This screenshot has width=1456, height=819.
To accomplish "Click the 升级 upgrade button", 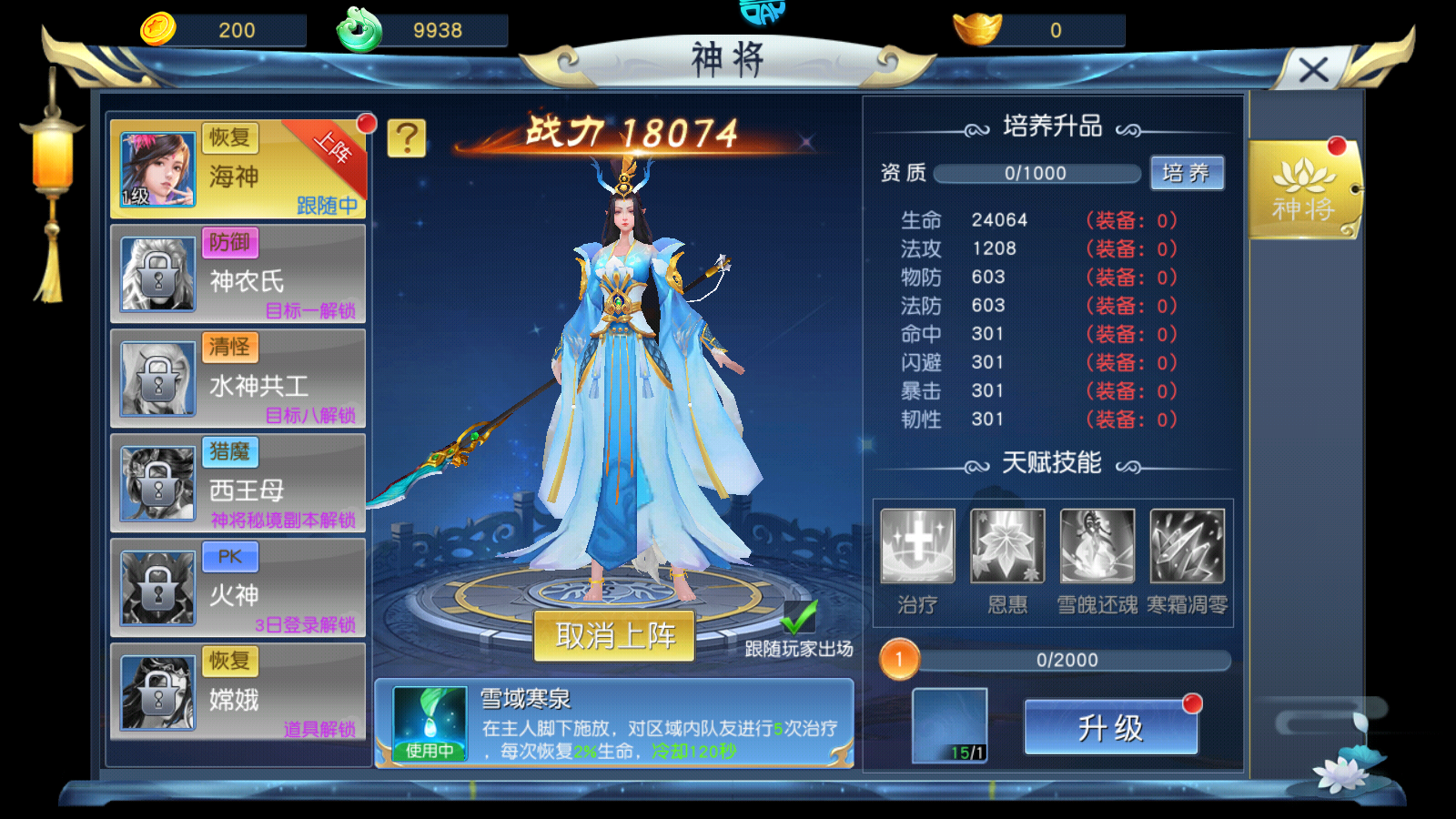I will coord(1110,727).
